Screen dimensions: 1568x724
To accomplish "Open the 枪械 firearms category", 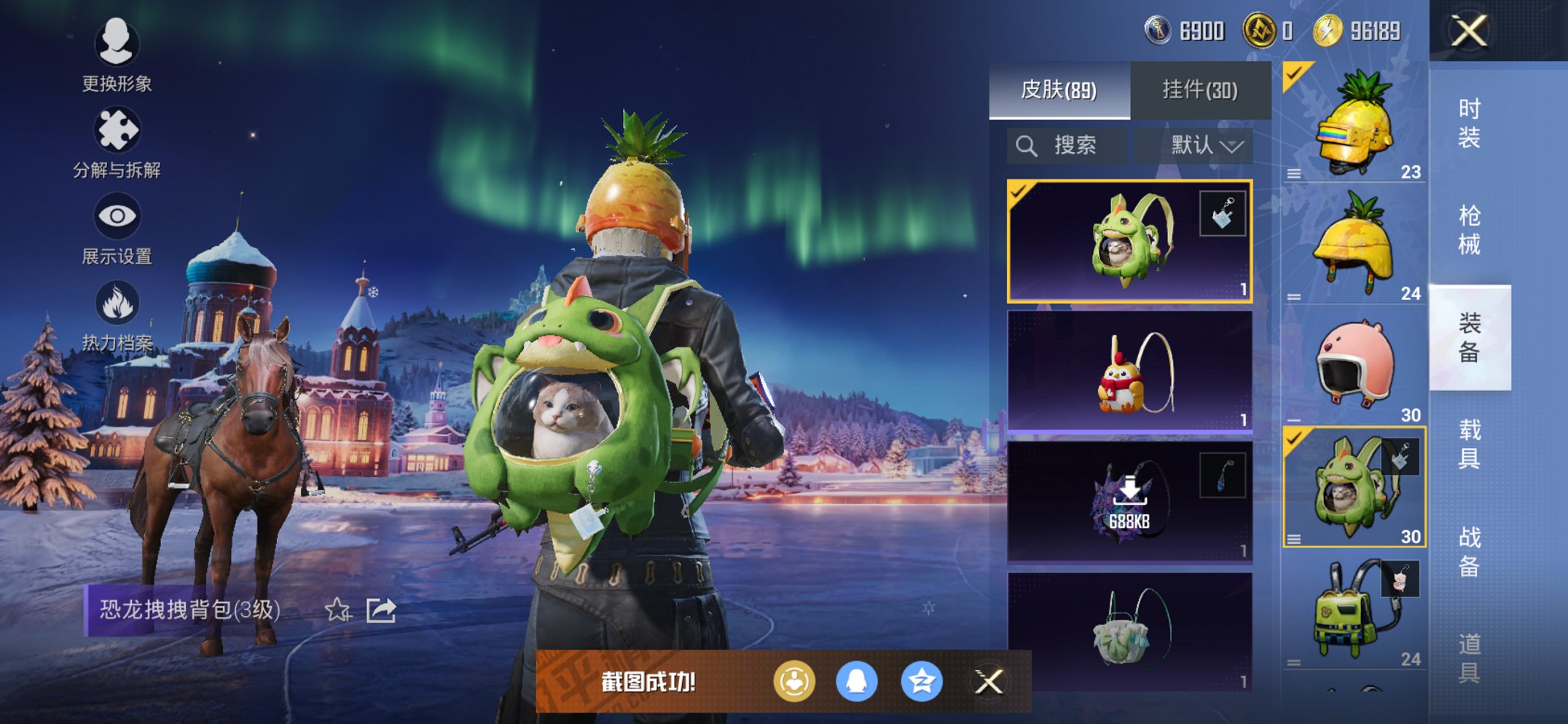I will point(1469,229).
